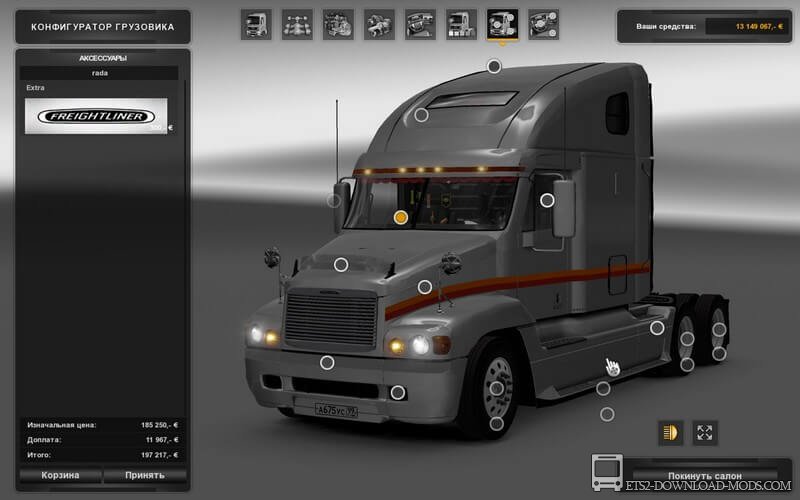Pick the accessory node on the grille bumper

(327, 361)
